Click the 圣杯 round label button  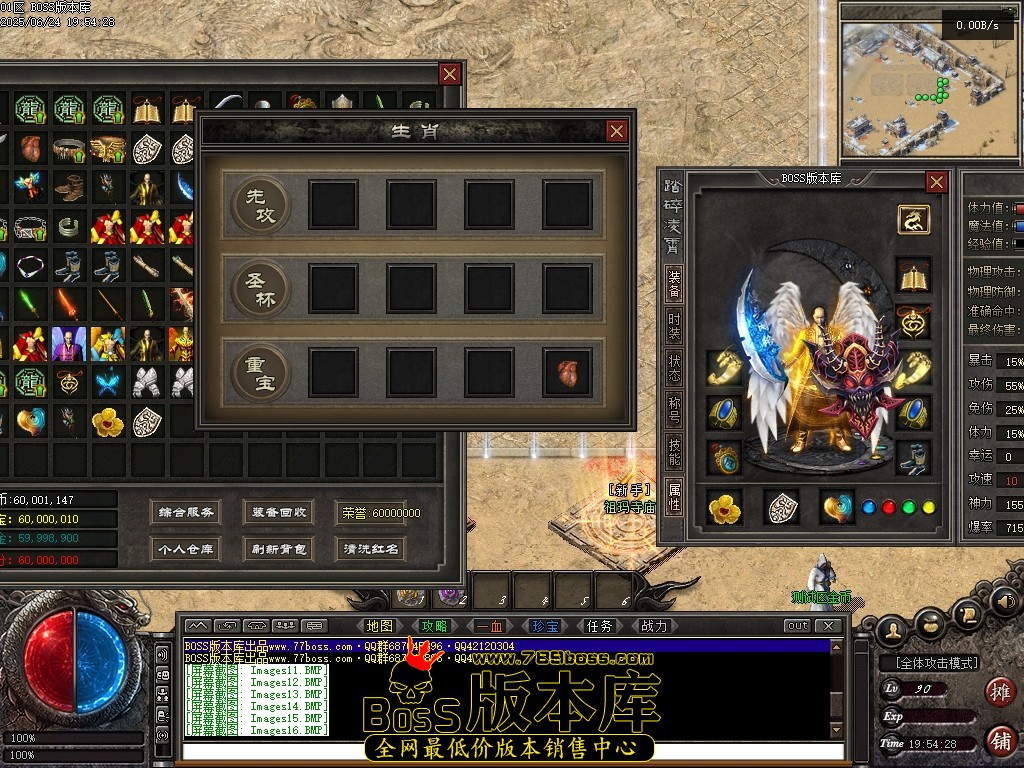click(260, 288)
